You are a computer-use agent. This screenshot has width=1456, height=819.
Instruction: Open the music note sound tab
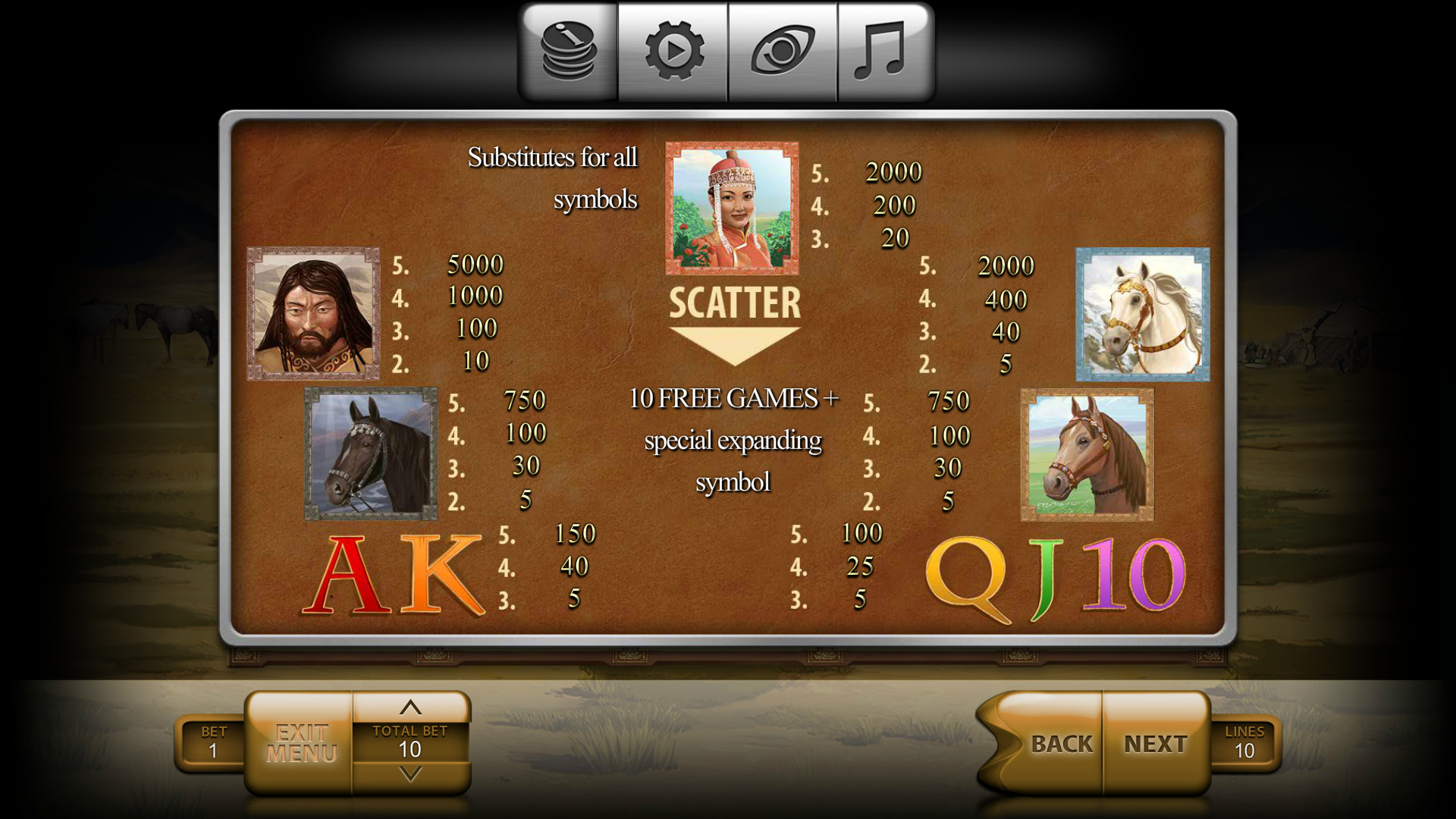pyautogui.click(x=883, y=52)
